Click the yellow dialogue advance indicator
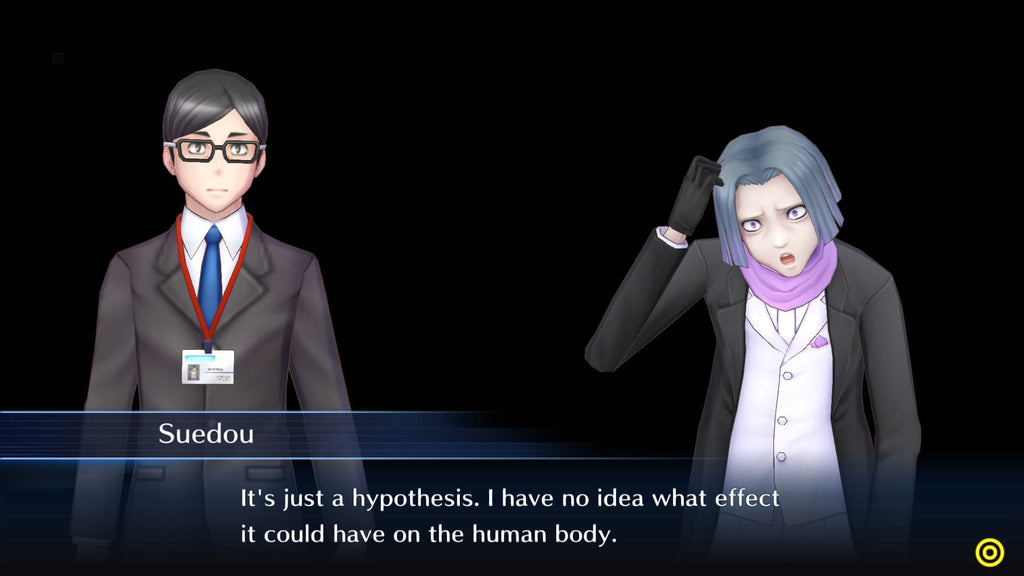Image resolution: width=1024 pixels, height=576 pixels. click(x=990, y=552)
